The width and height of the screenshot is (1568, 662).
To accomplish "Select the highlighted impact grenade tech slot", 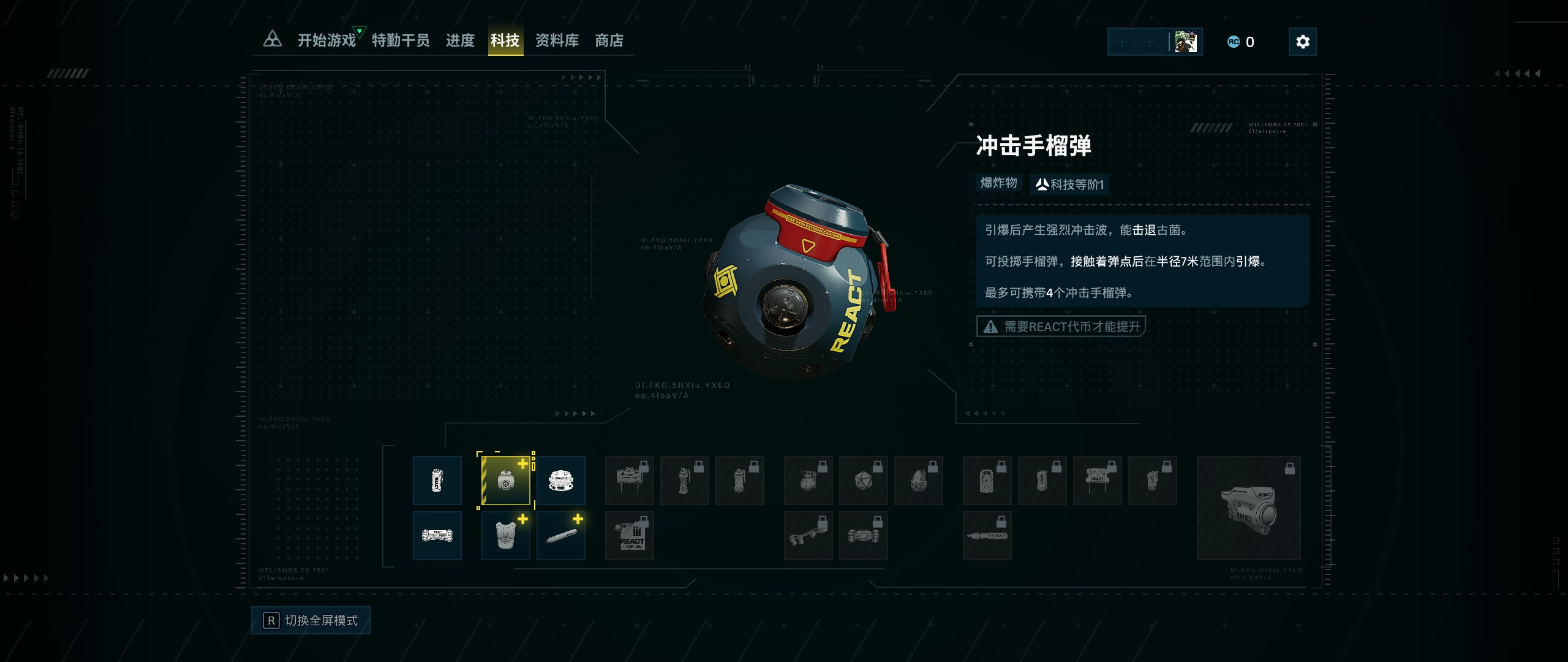I will 505,481.
